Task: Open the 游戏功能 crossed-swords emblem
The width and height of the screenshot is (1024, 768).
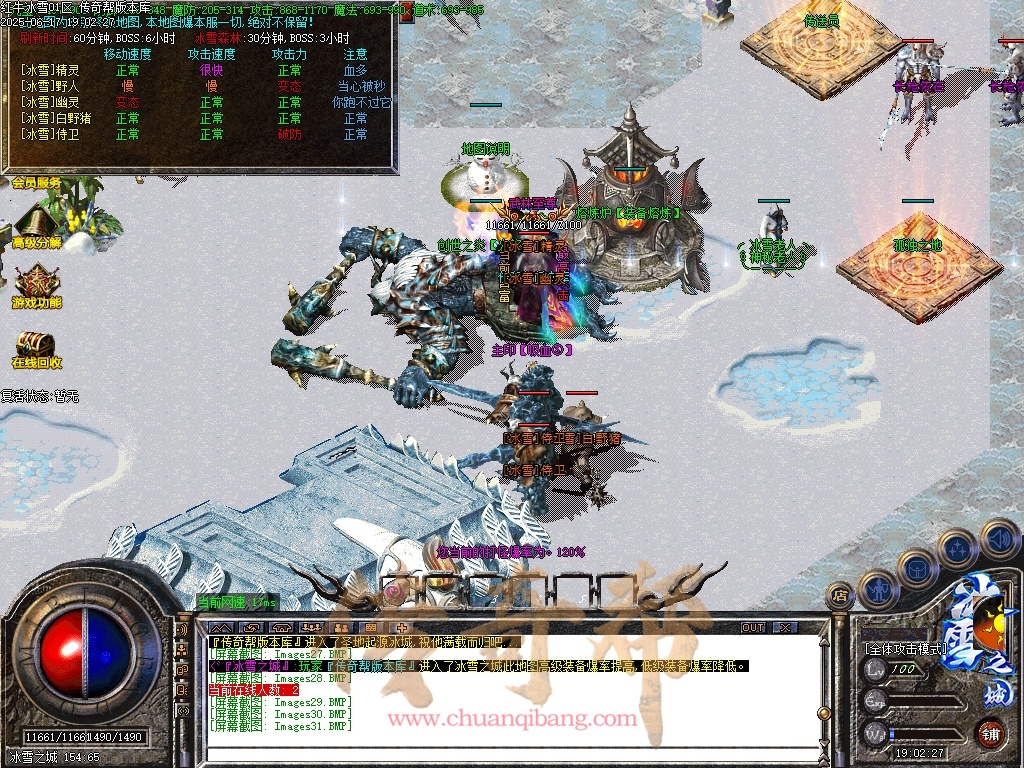Action: click(37, 284)
